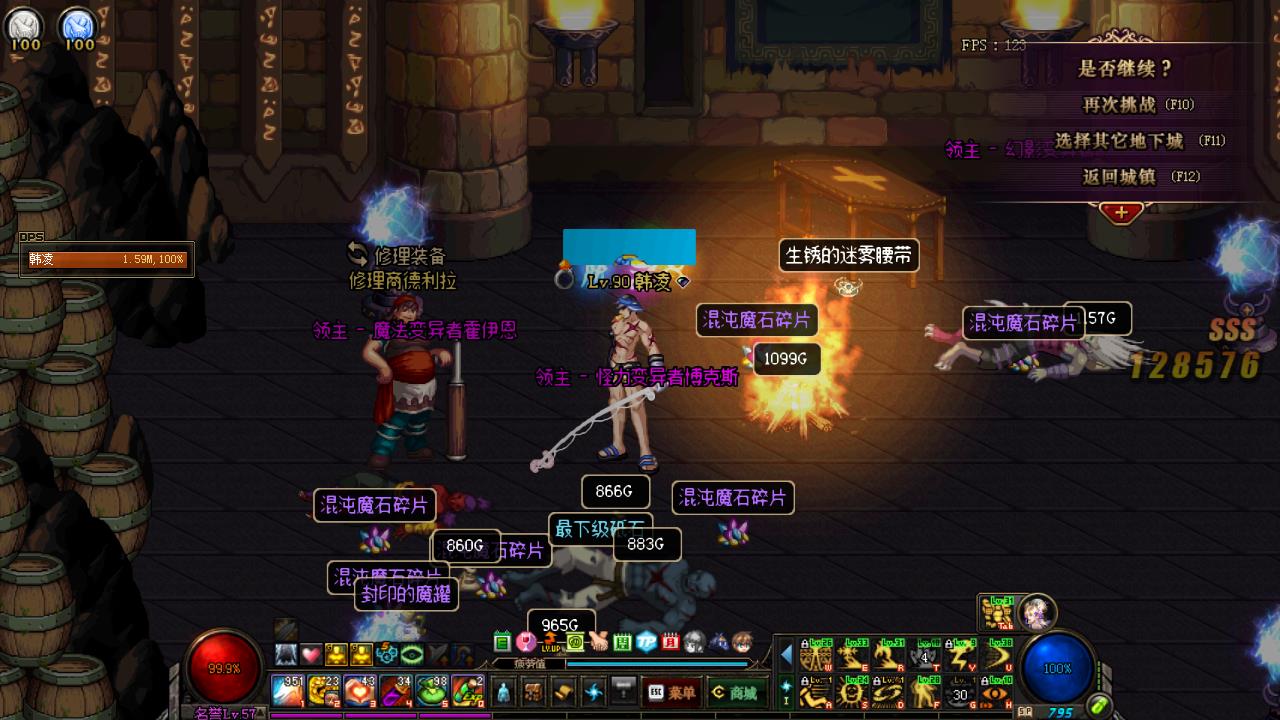Click the blue TP icon
This screenshot has width=1280, height=720.
coord(647,642)
